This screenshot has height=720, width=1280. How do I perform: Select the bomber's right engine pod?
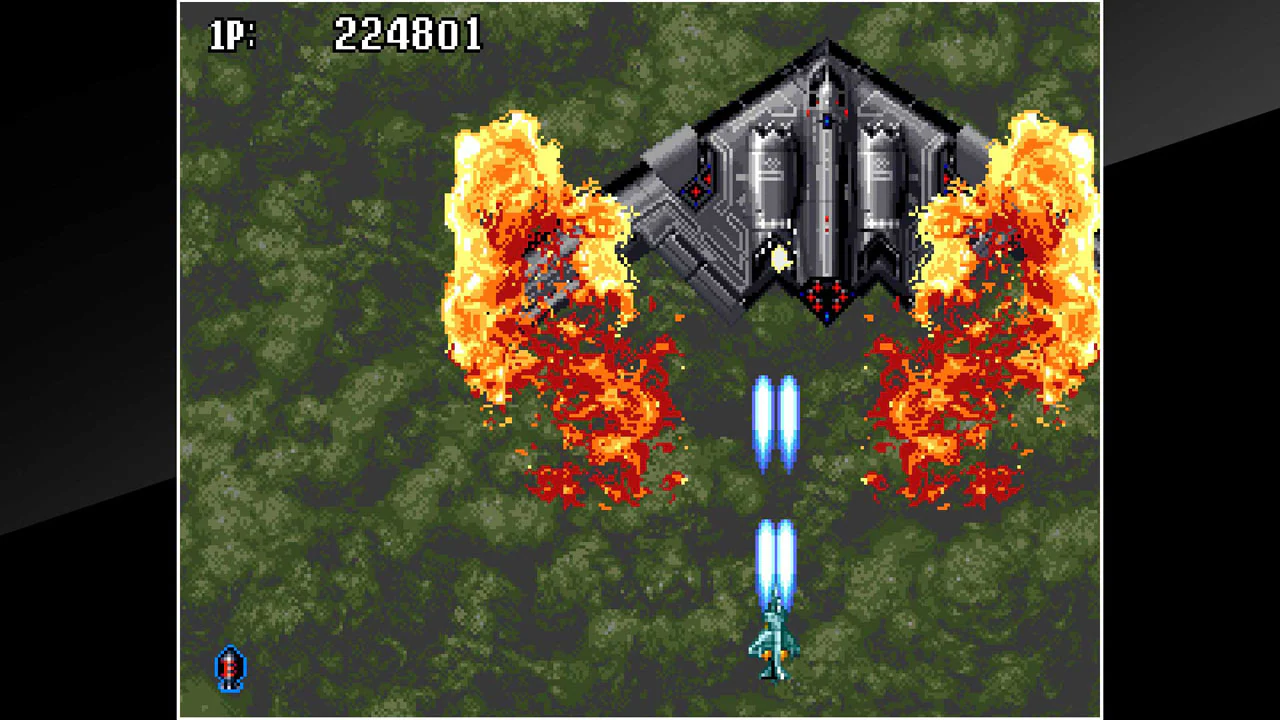pyautogui.click(x=885, y=175)
